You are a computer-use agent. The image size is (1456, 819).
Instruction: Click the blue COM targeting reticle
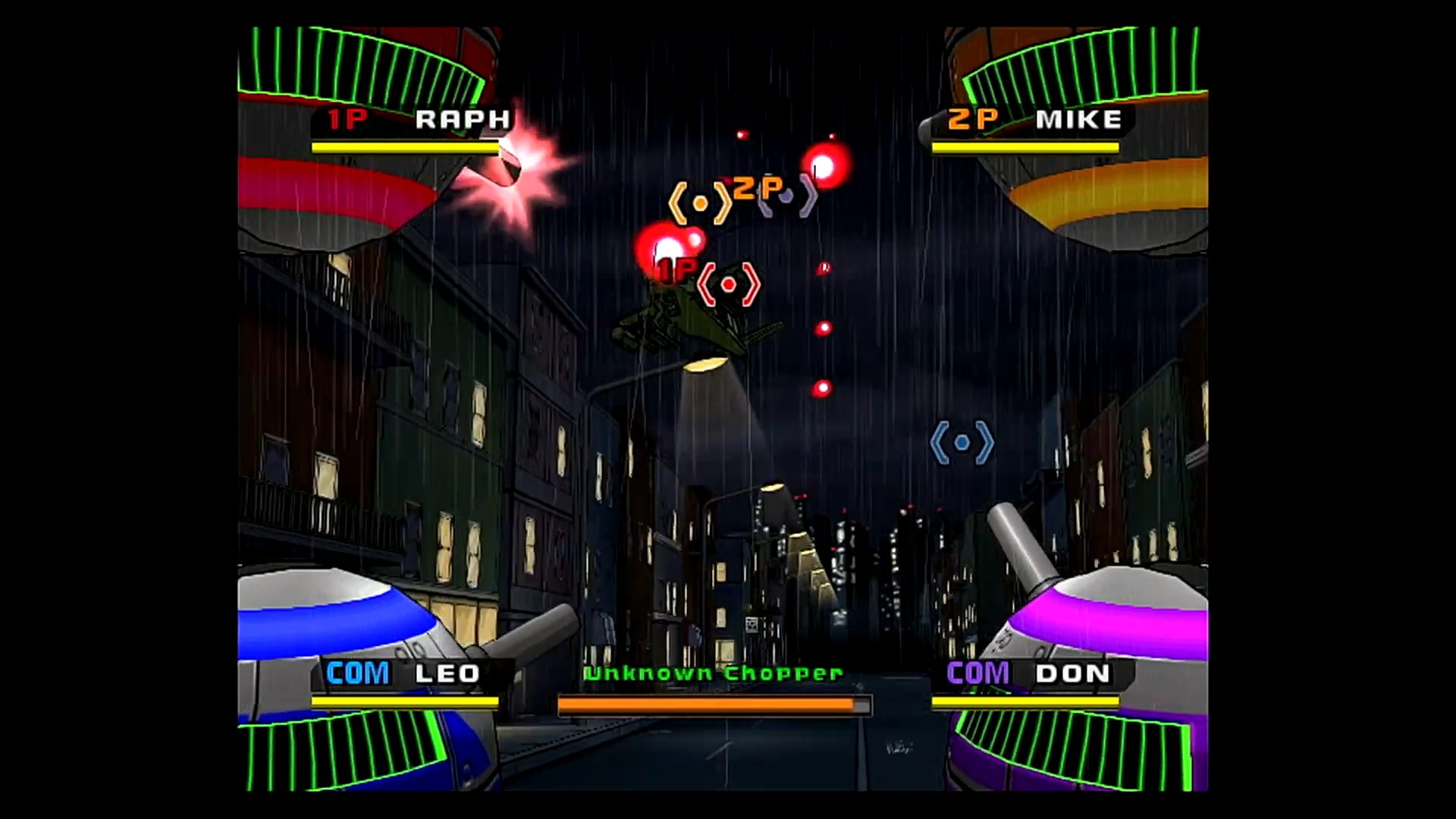click(x=962, y=442)
